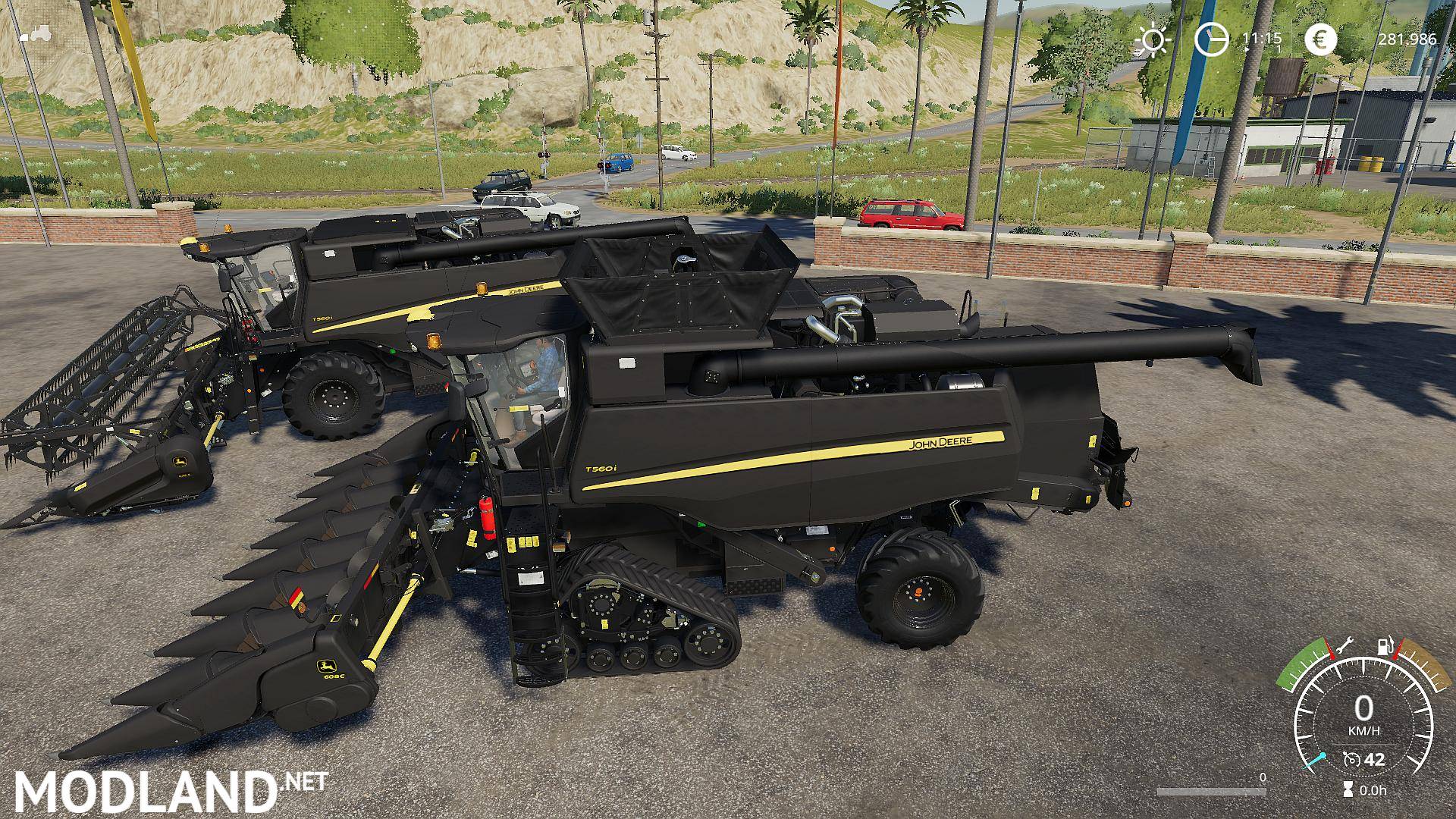
Task: Toggle the cruise control icon
Action: 1351,759
